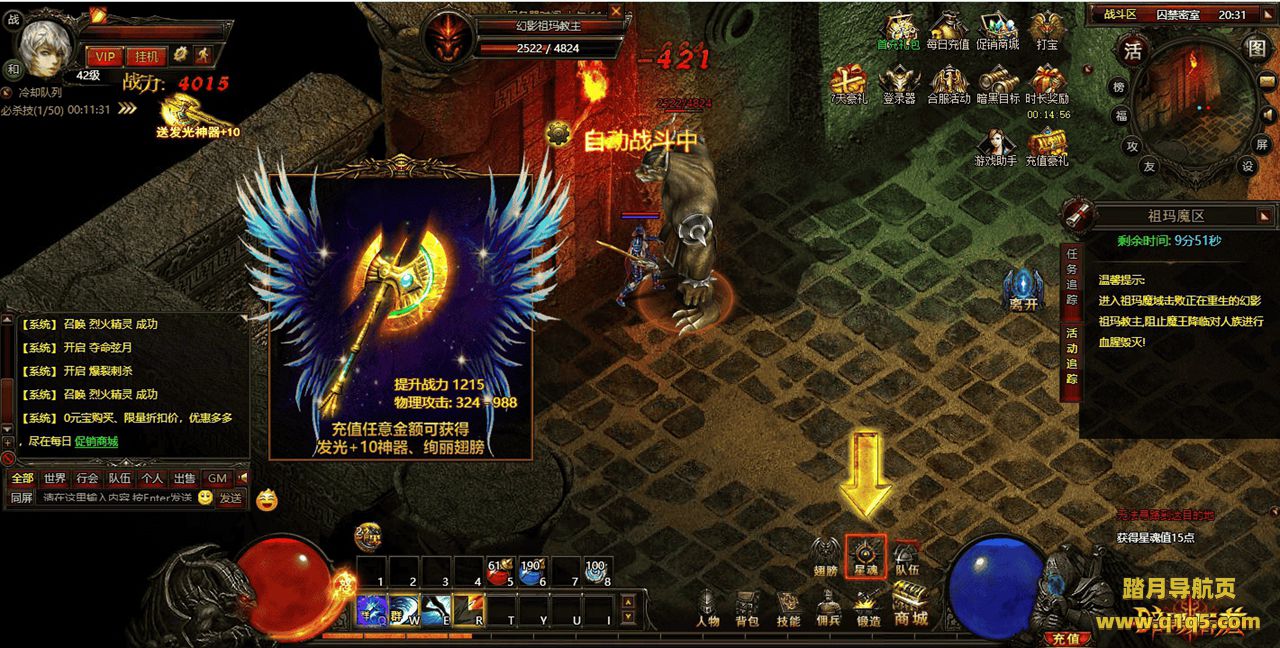Click the 离开 leave dungeon crystal
Screen dimensions: 1280x648
pyautogui.click(x=1022, y=288)
